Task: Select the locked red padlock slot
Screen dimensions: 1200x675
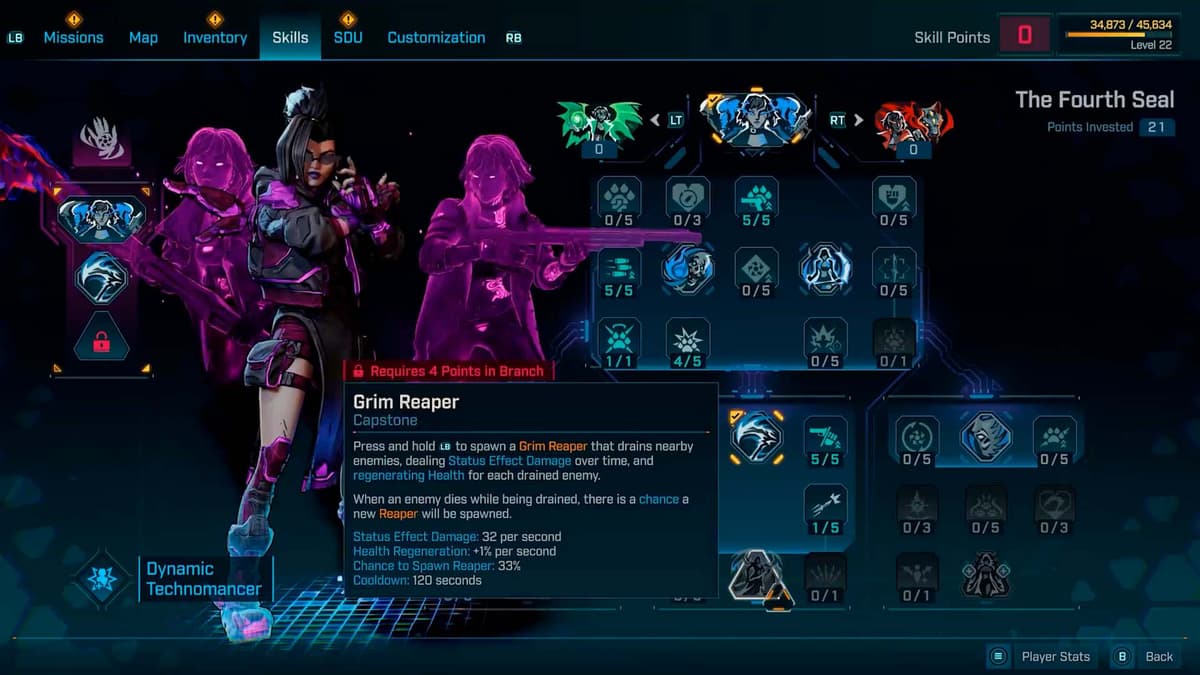Action: click(101, 342)
